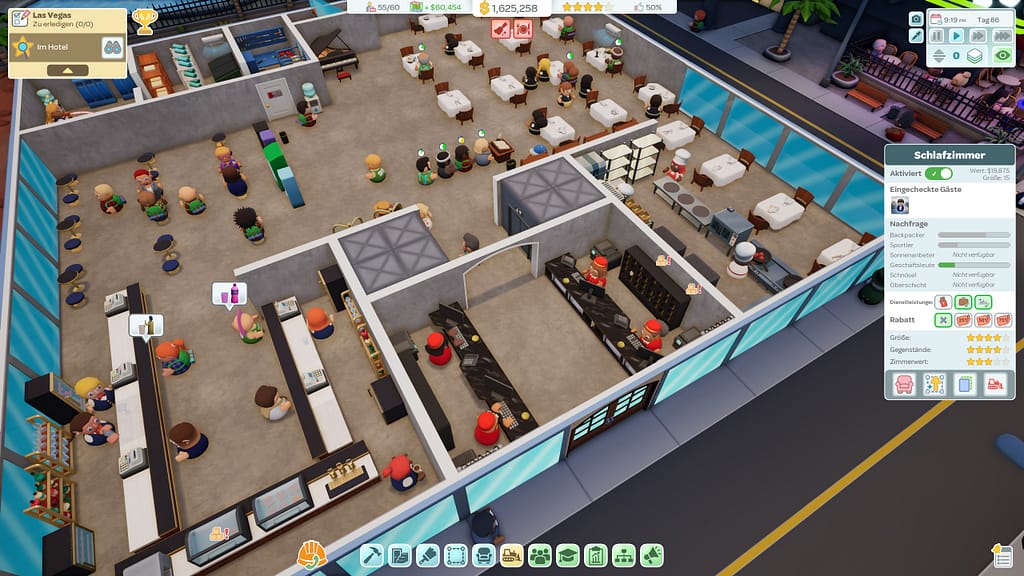Toggle the Aktiviert switch for the Schlafzimmer

pos(939,174)
